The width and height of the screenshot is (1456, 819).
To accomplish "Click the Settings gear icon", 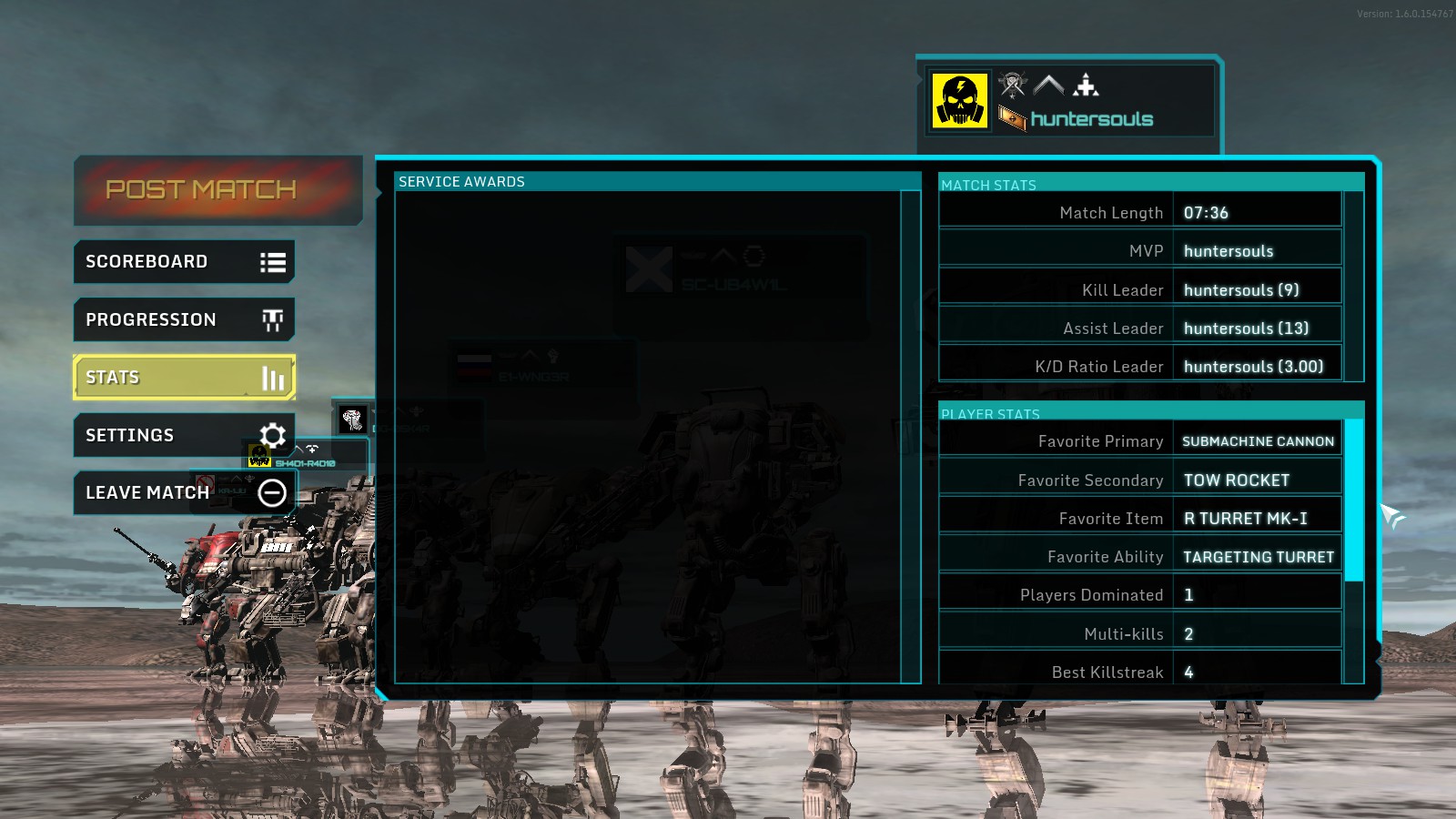I will tap(272, 435).
